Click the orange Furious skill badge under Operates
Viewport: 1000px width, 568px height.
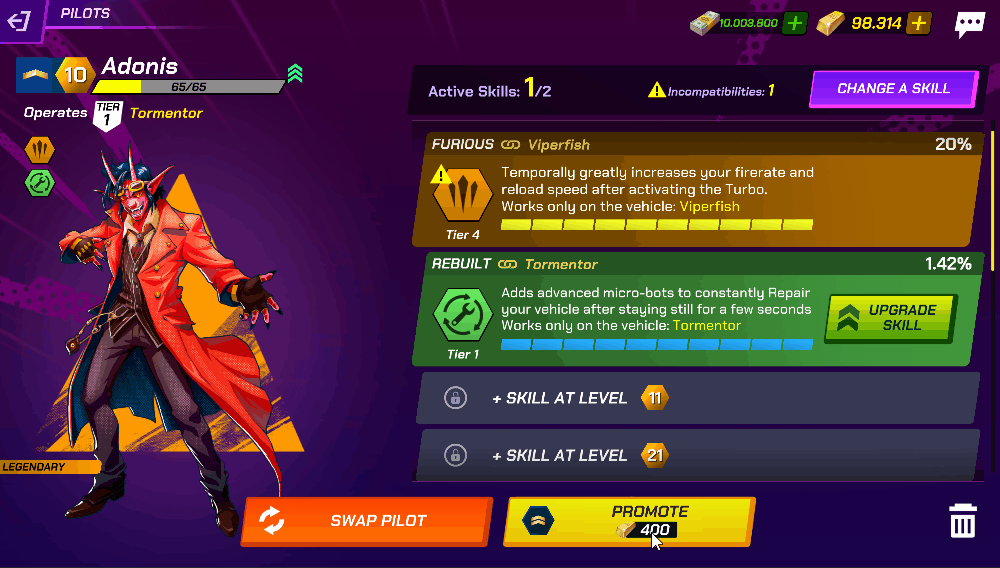[39, 150]
